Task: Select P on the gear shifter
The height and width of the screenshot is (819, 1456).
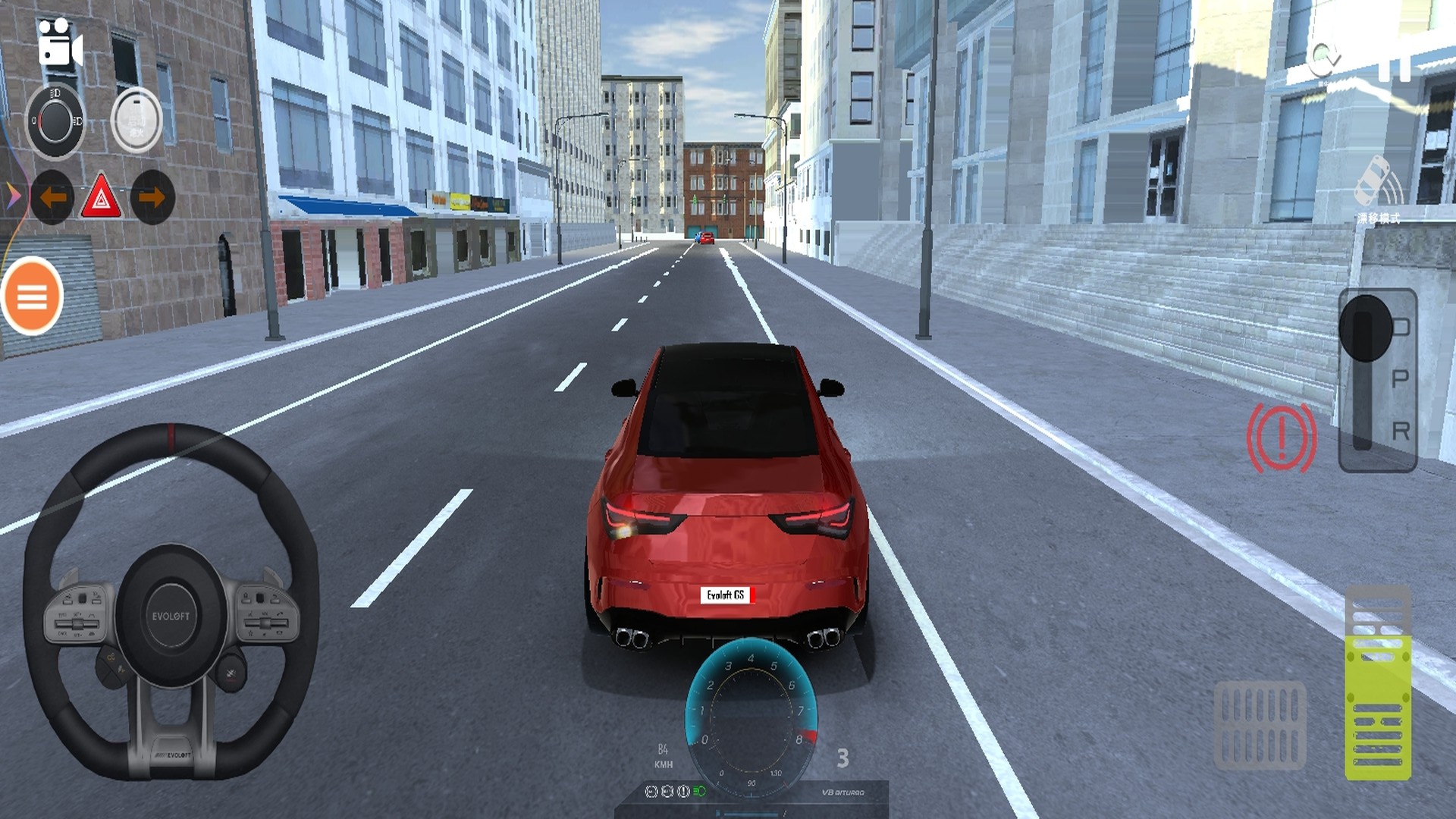Action: tap(1400, 378)
